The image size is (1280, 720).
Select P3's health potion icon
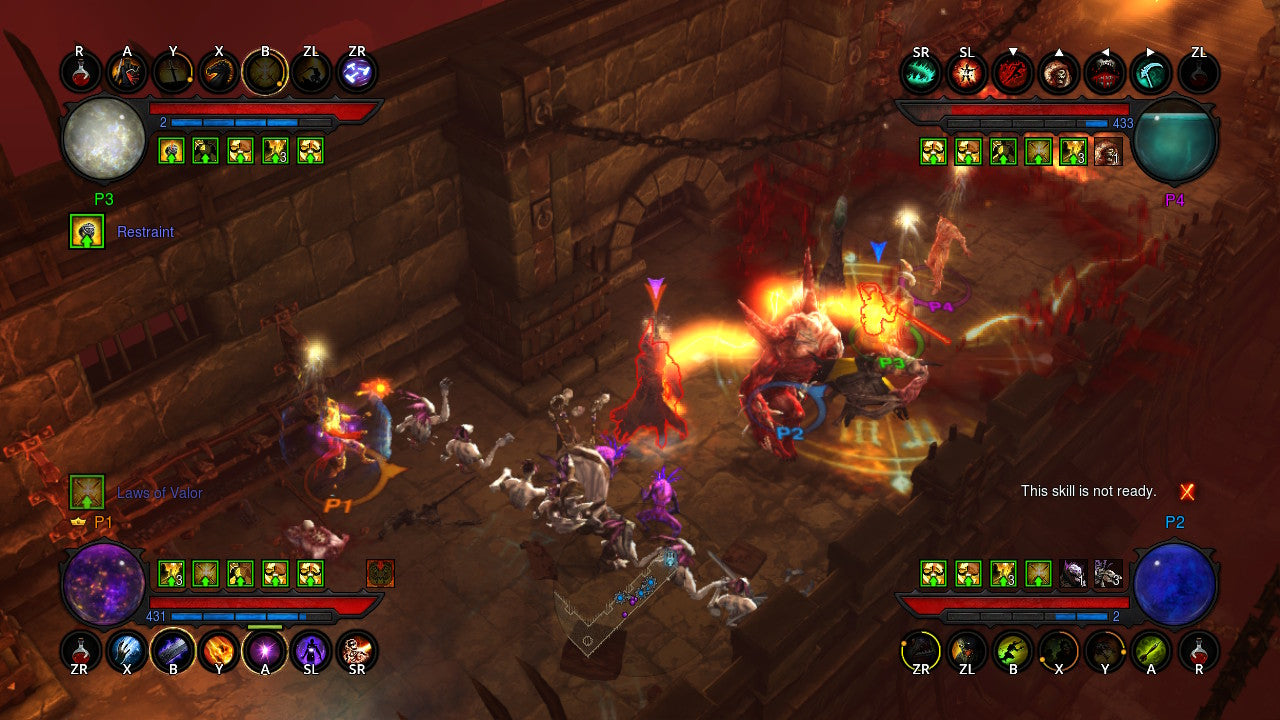click(79, 70)
